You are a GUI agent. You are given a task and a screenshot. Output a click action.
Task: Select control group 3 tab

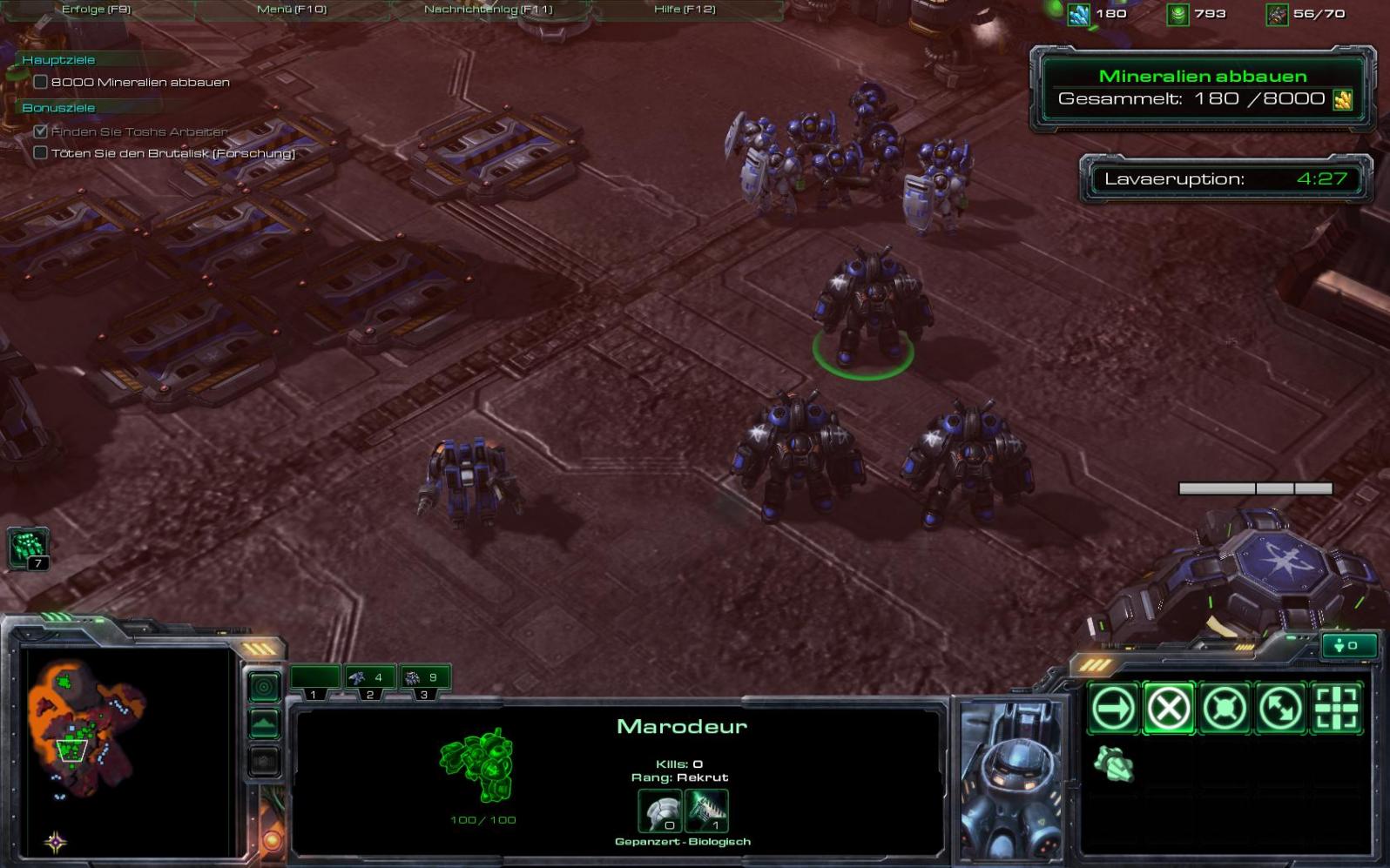click(424, 678)
